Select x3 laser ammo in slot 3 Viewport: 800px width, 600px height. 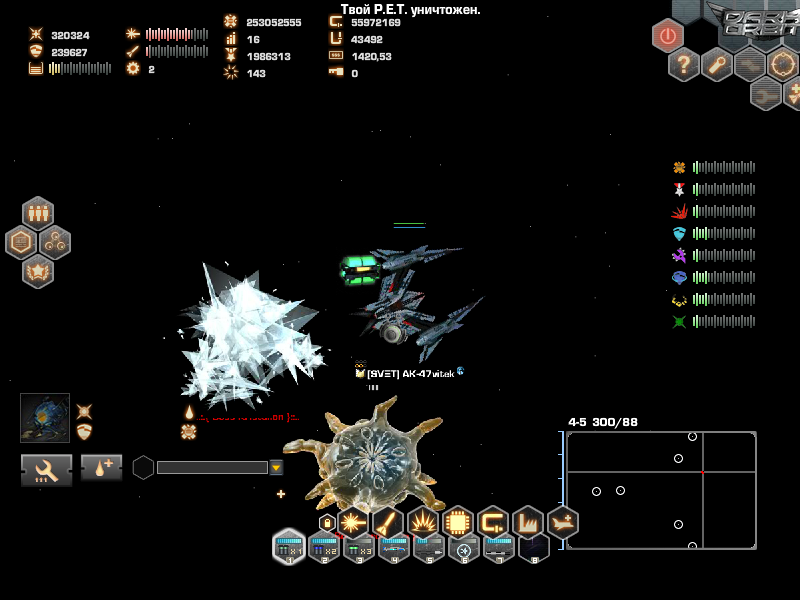tap(359, 547)
